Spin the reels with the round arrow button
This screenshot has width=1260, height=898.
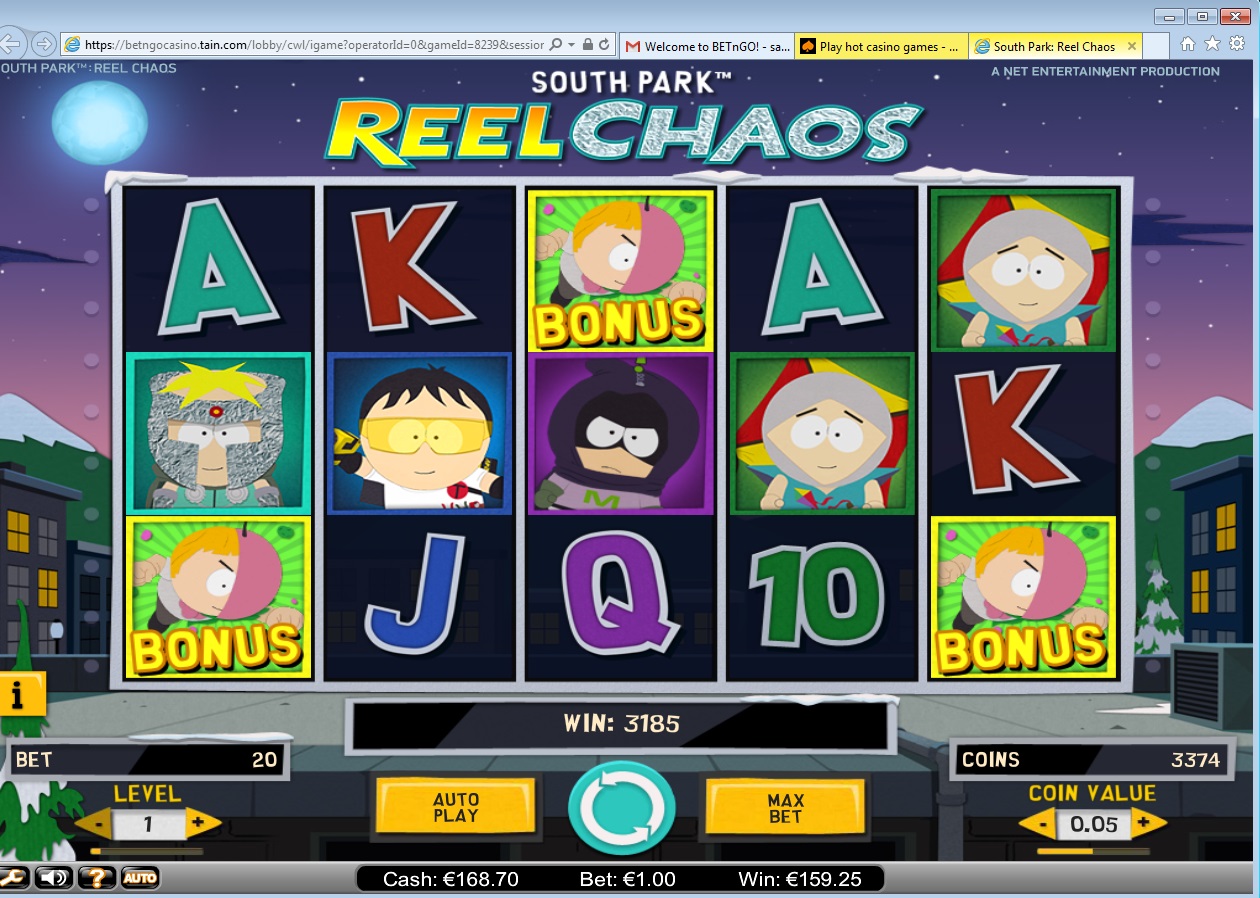click(621, 808)
